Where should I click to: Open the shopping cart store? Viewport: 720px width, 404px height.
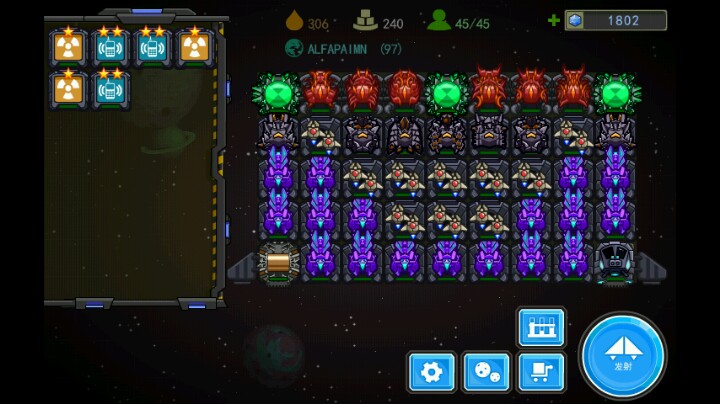[541, 373]
